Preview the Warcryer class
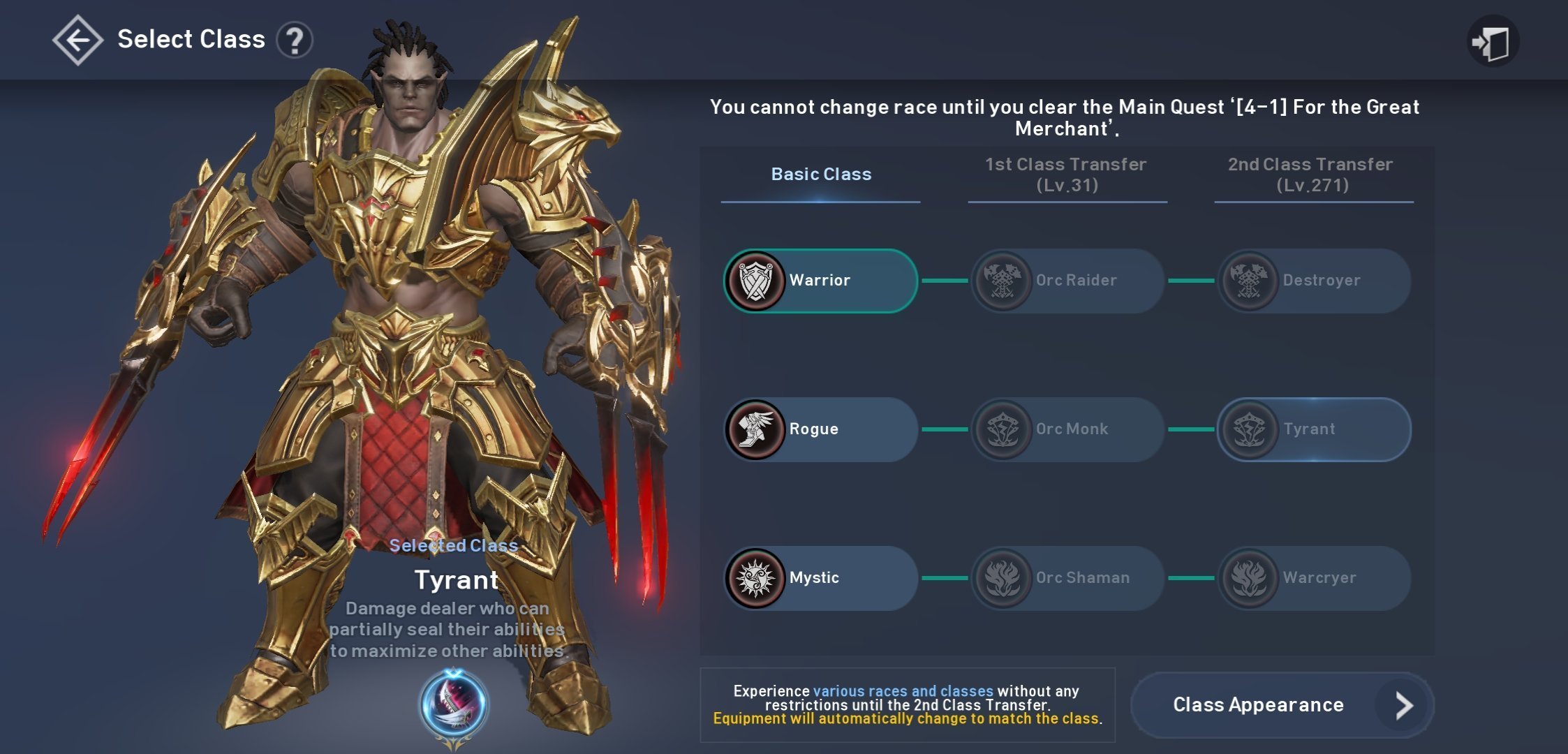The width and height of the screenshot is (1568, 754). point(1314,578)
